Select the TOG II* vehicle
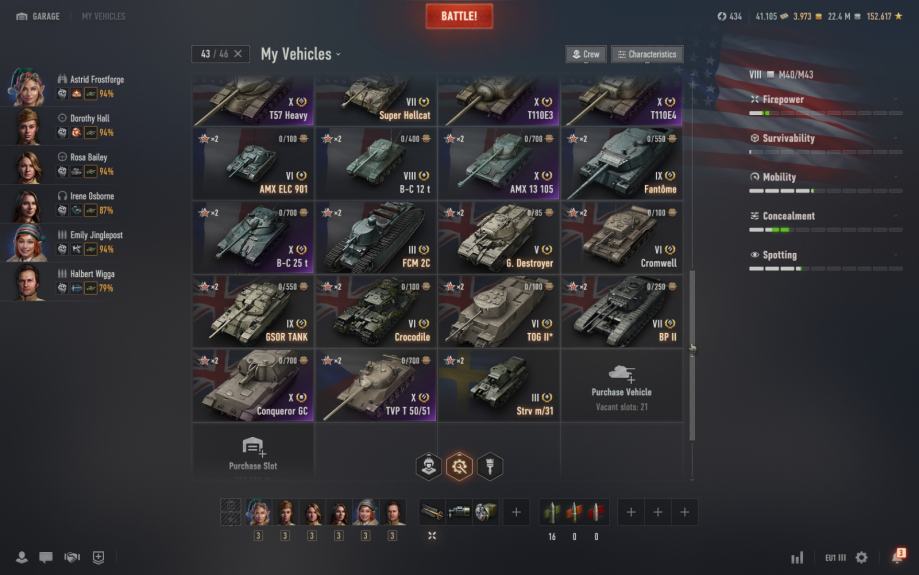This screenshot has width=919, height=575. pyautogui.click(x=499, y=311)
